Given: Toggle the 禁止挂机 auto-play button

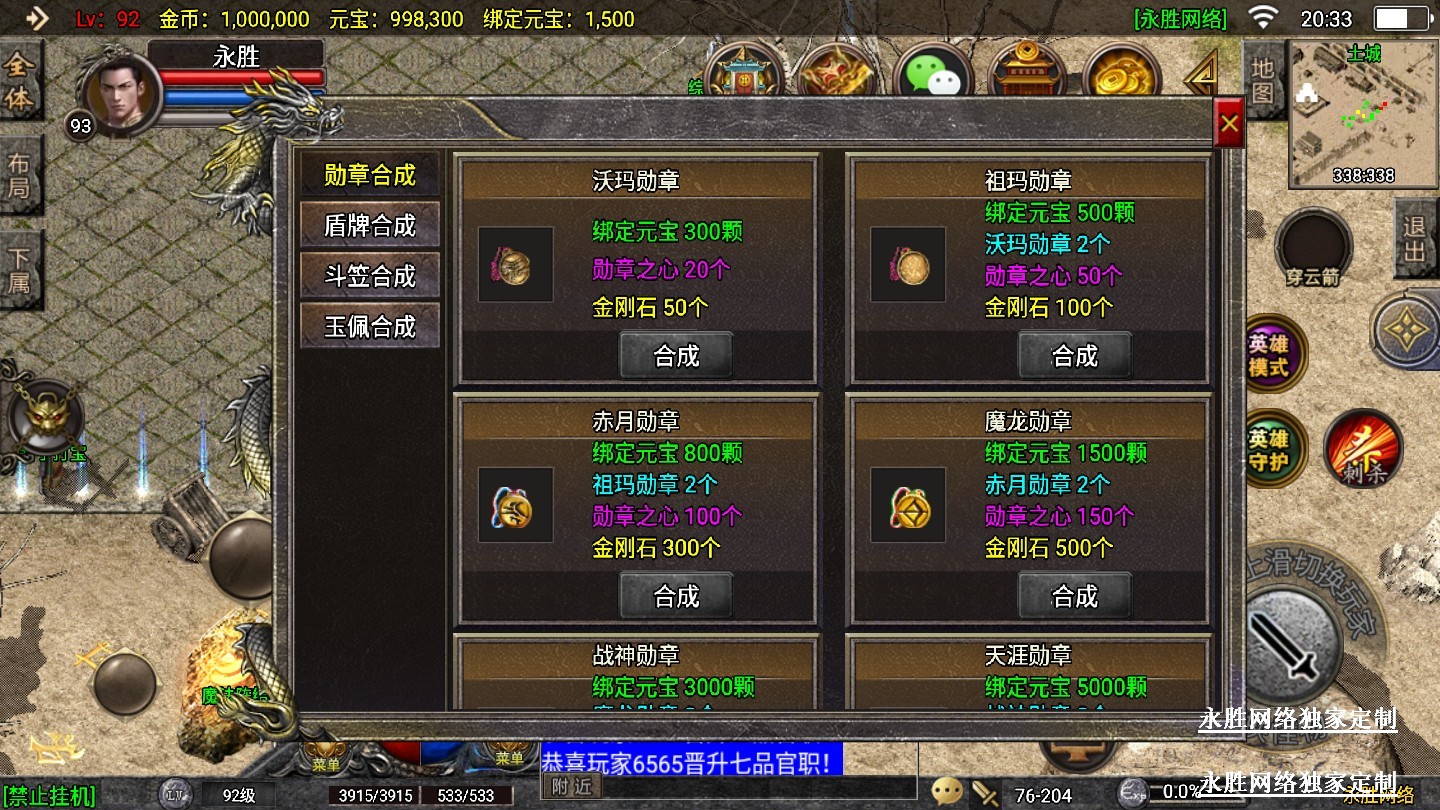Looking at the screenshot, I should pos(48,796).
